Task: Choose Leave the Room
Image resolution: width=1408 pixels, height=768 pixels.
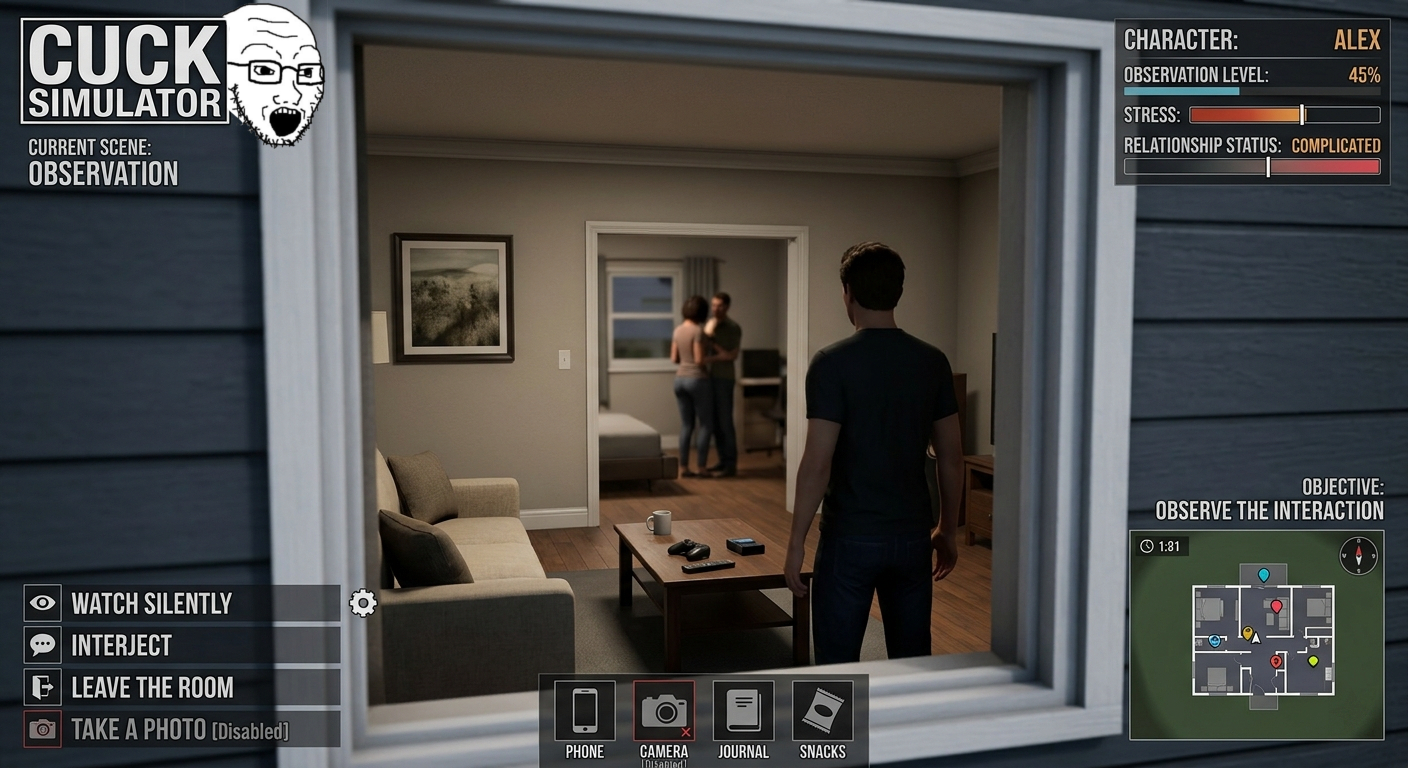Action: pos(180,687)
